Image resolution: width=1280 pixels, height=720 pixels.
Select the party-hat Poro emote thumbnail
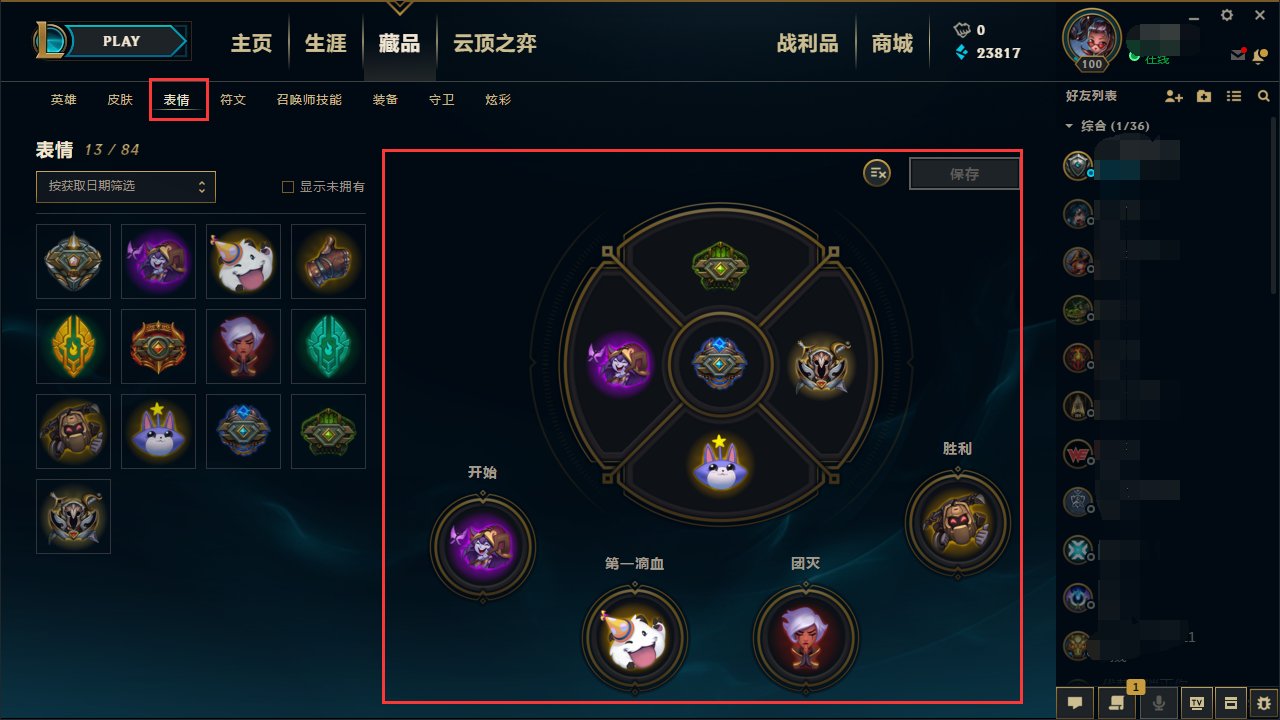[x=243, y=261]
